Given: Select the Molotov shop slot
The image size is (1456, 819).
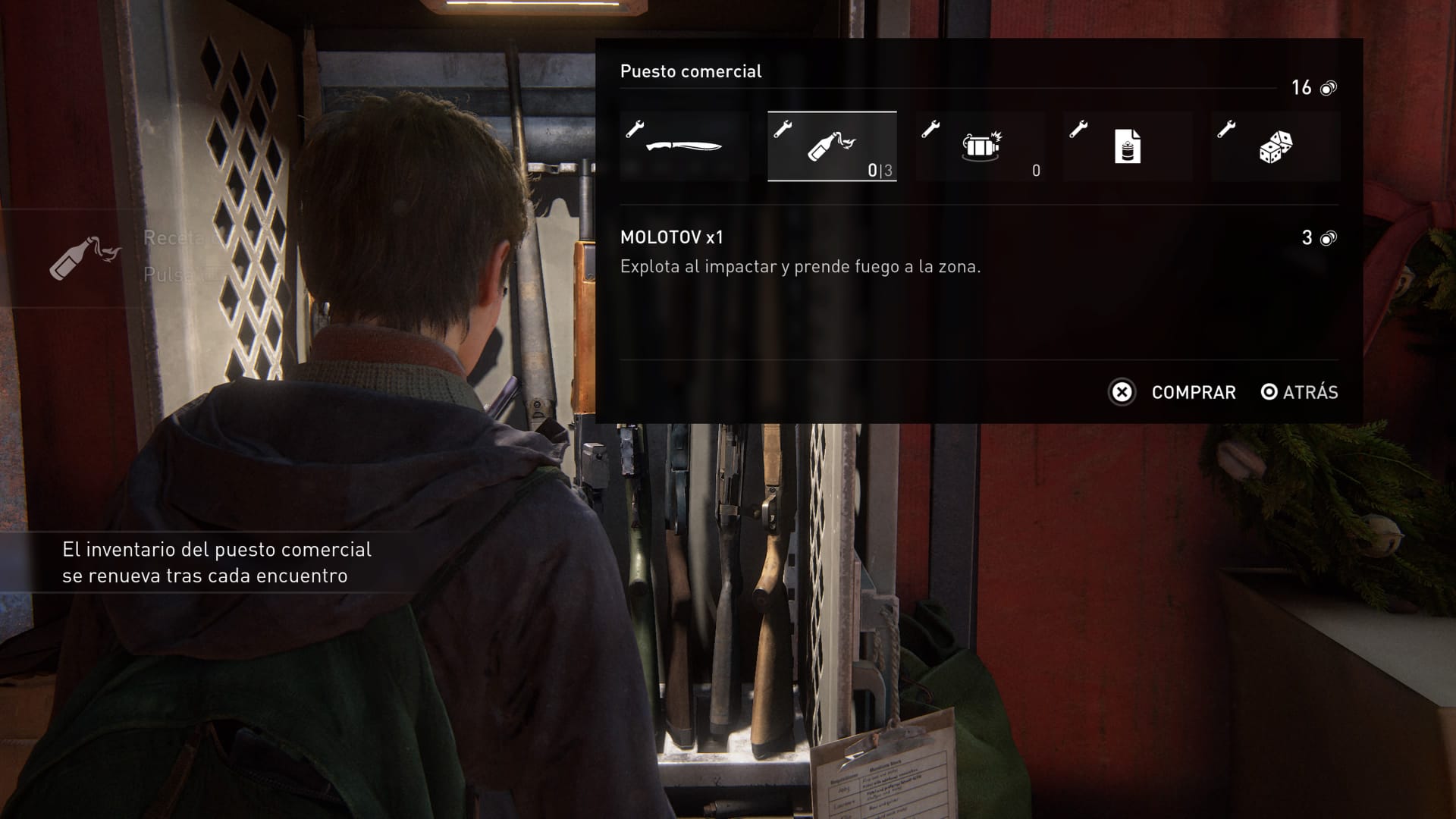Looking at the screenshot, I should click(832, 146).
